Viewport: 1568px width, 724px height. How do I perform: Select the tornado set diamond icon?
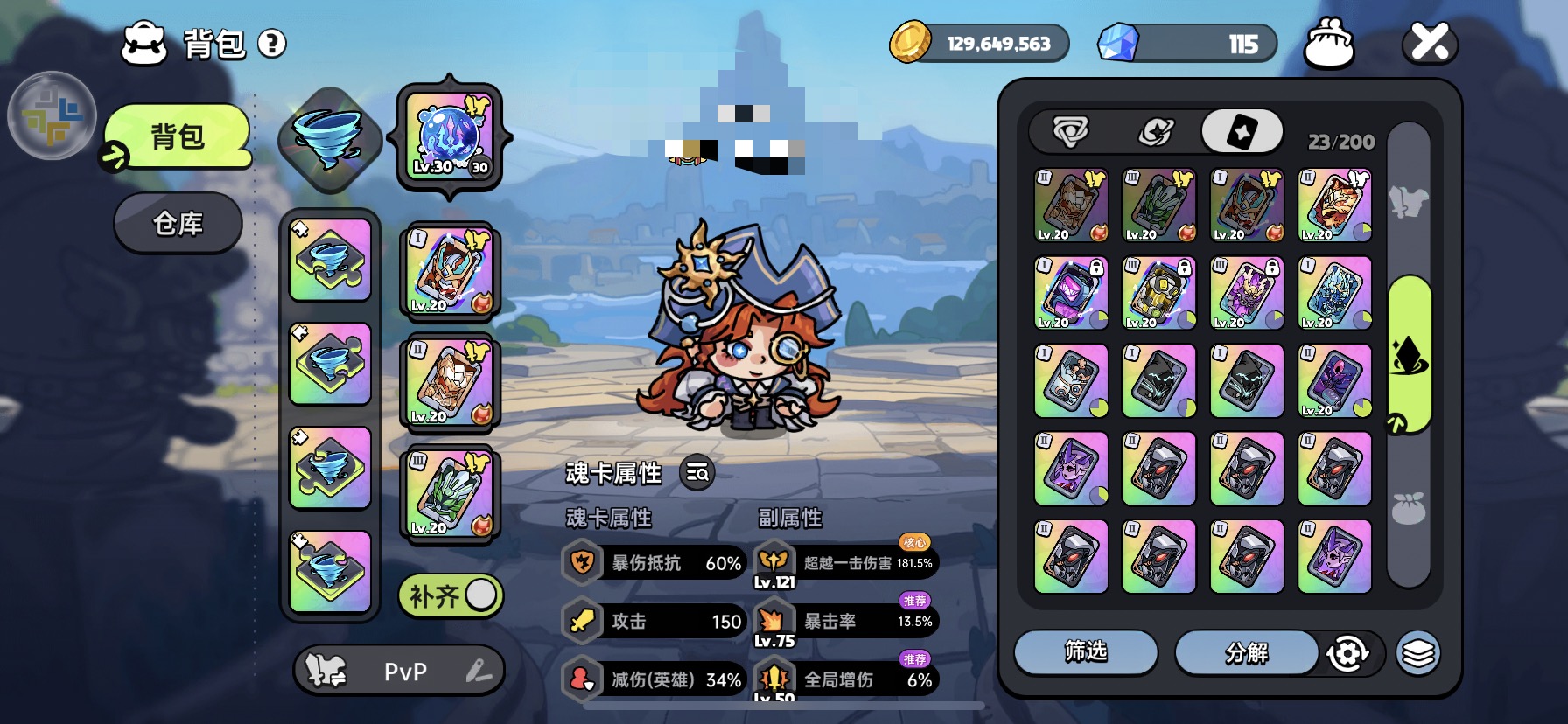coord(330,138)
